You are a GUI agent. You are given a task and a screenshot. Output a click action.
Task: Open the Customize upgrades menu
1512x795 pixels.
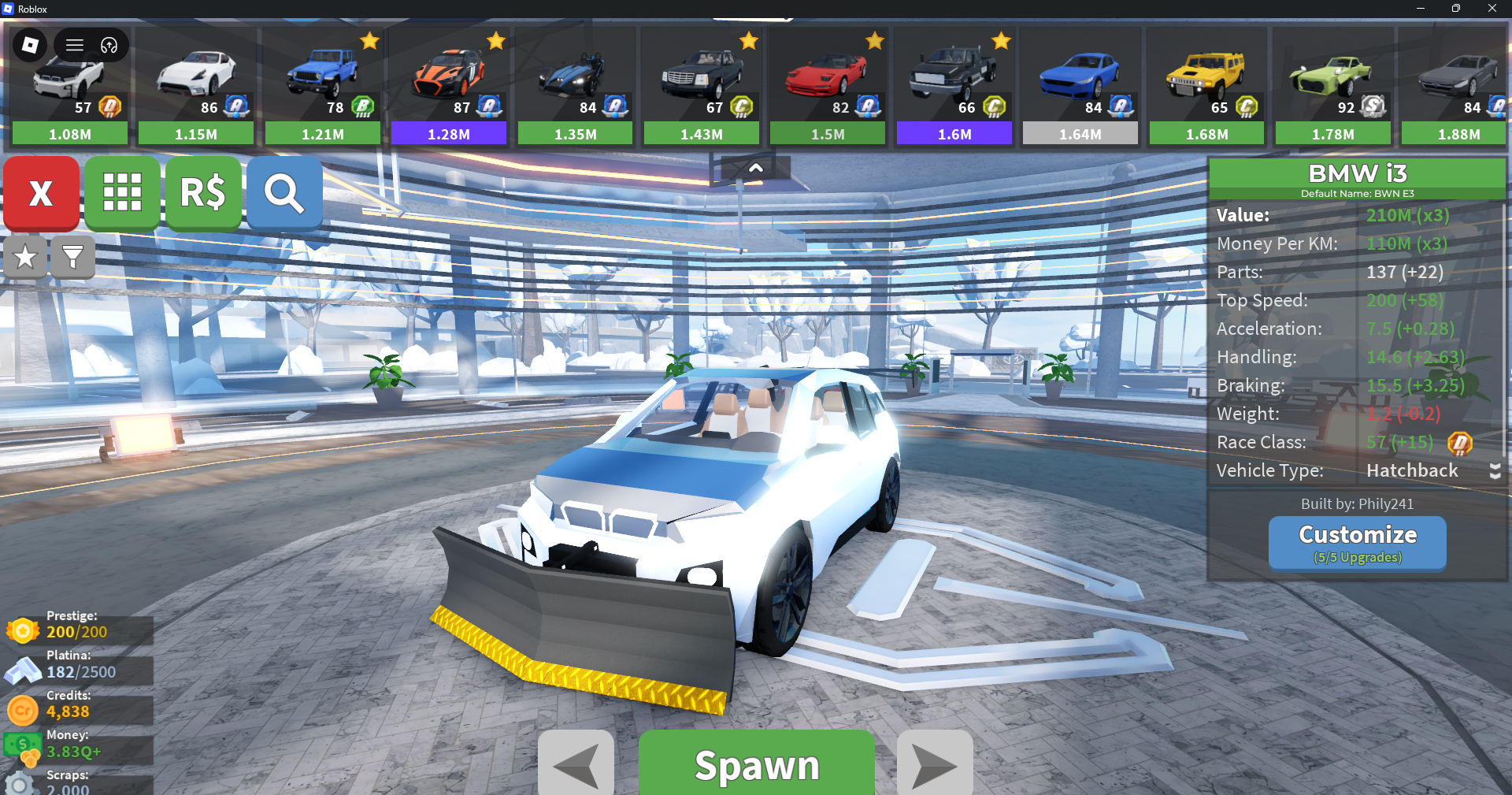tap(1357, 542)
